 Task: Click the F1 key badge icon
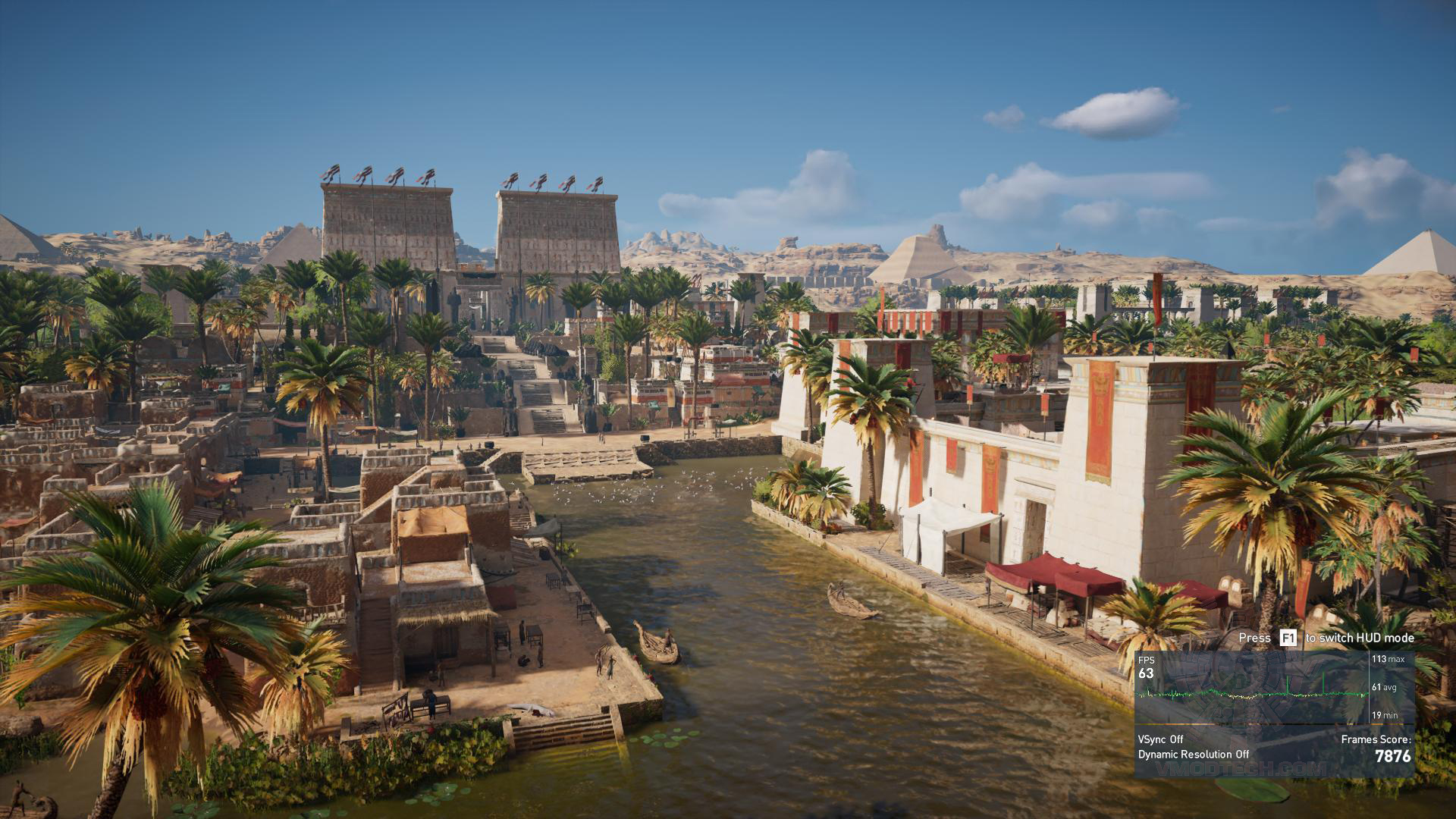click(1288, 638)
